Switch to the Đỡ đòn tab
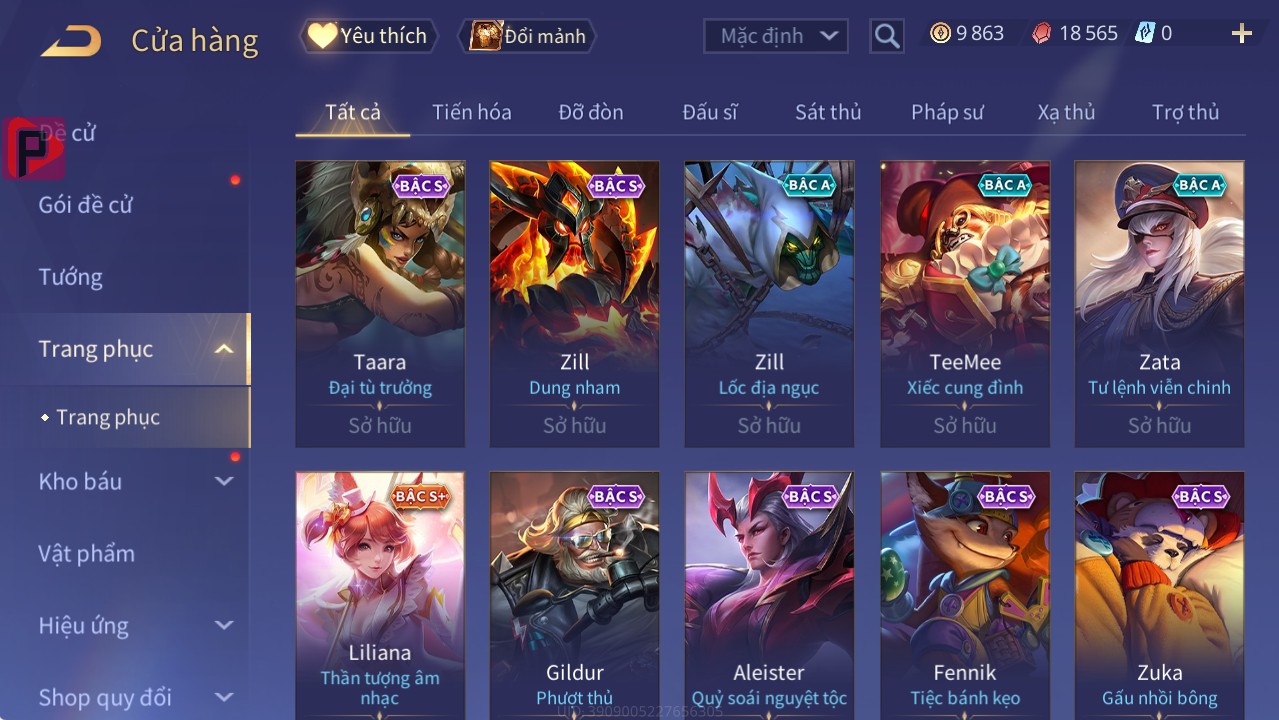The image size is (1279, 720). click(590, 112)
